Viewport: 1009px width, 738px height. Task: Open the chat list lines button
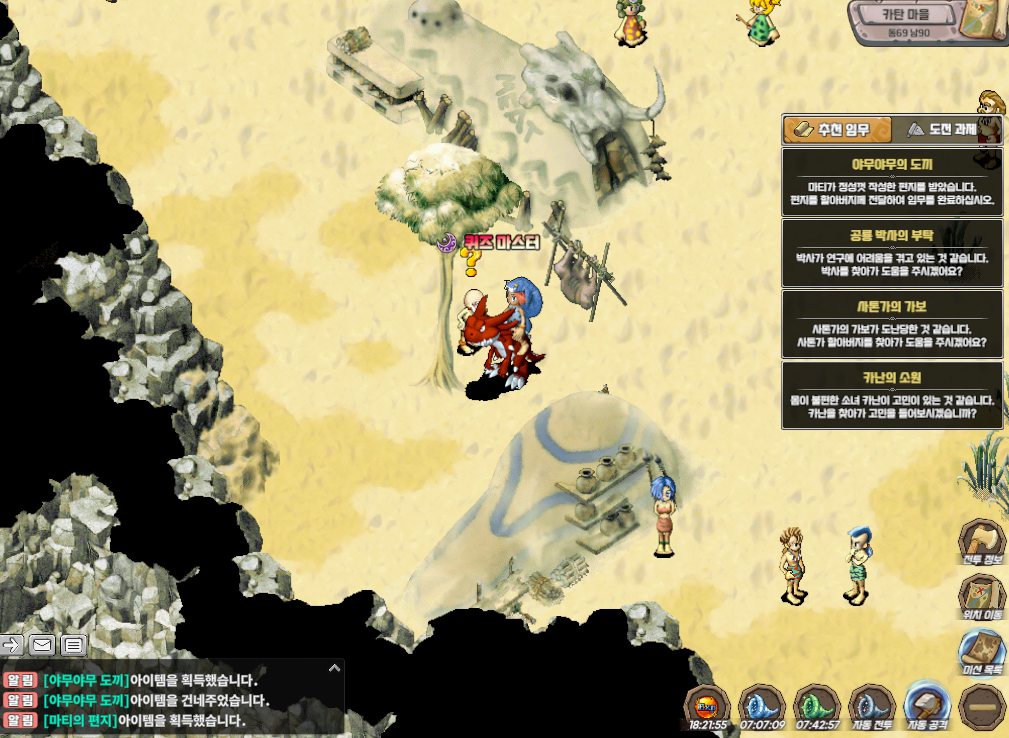[74, 644]
